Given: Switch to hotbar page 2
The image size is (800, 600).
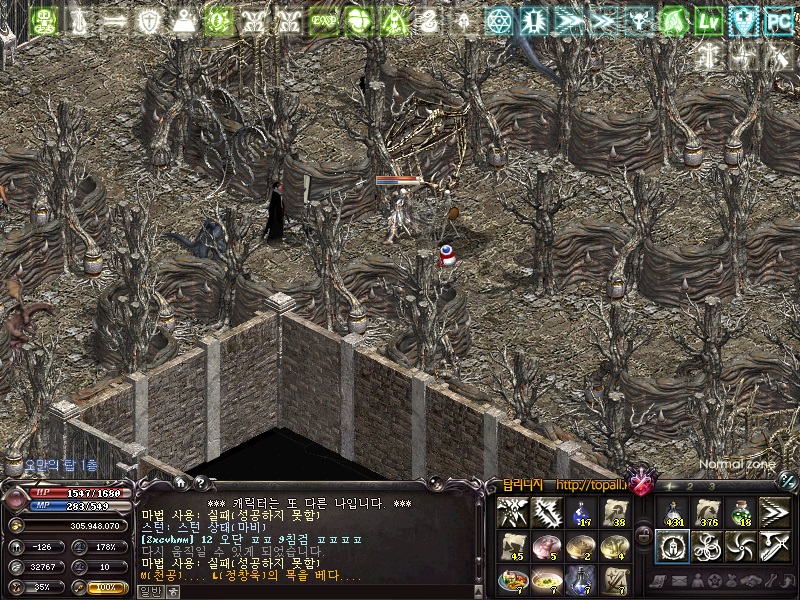Looking at the screenshot, I should point(691,486).
